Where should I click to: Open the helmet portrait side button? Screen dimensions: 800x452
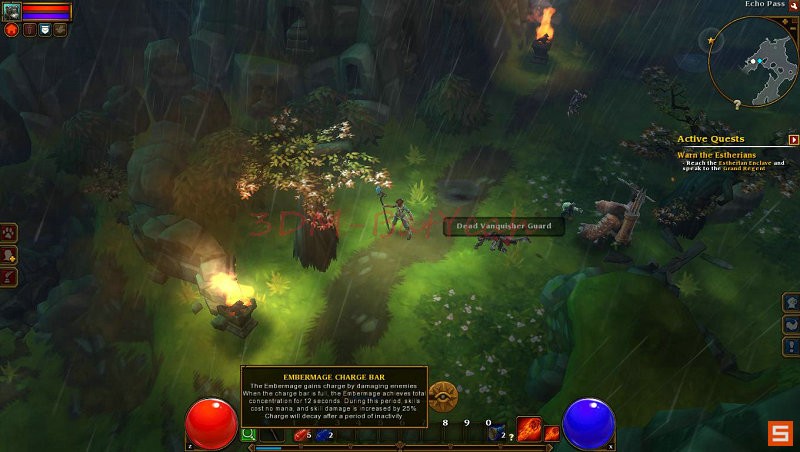[x=790, y=302]
